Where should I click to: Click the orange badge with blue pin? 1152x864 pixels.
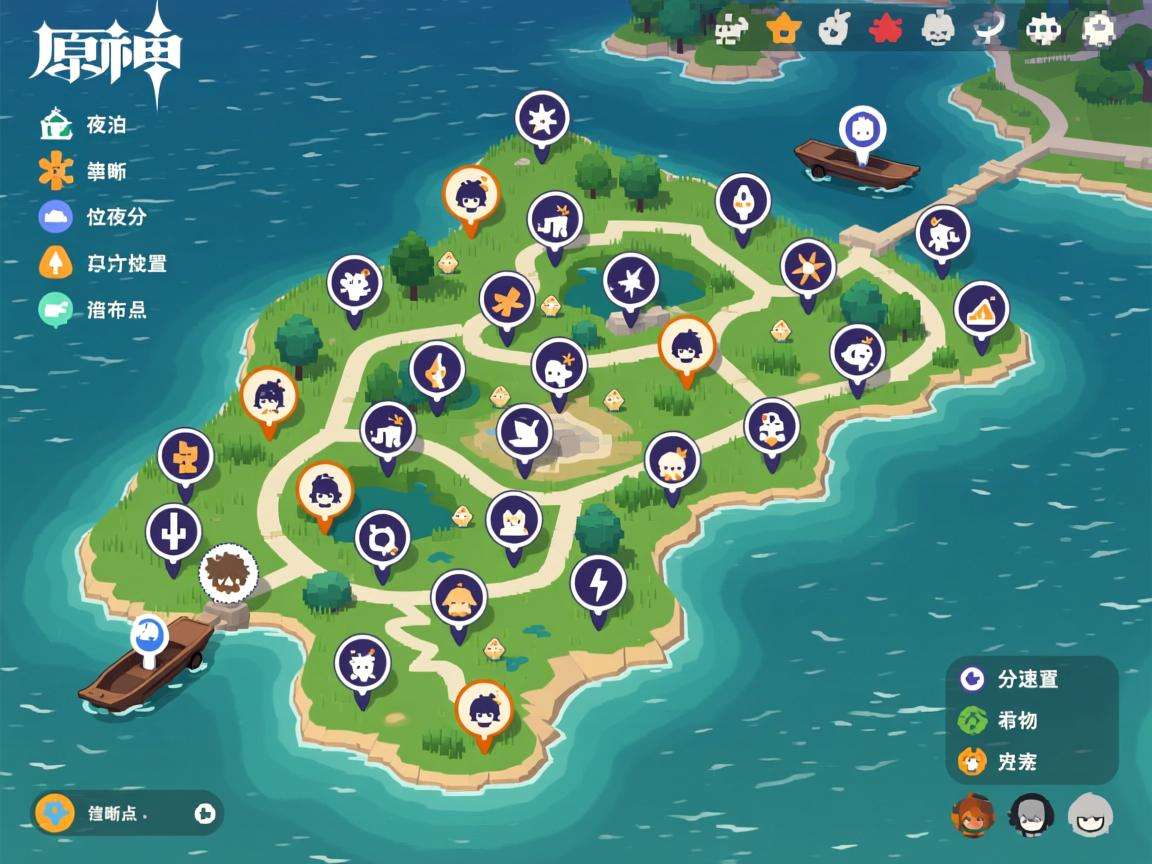point(55,813)
